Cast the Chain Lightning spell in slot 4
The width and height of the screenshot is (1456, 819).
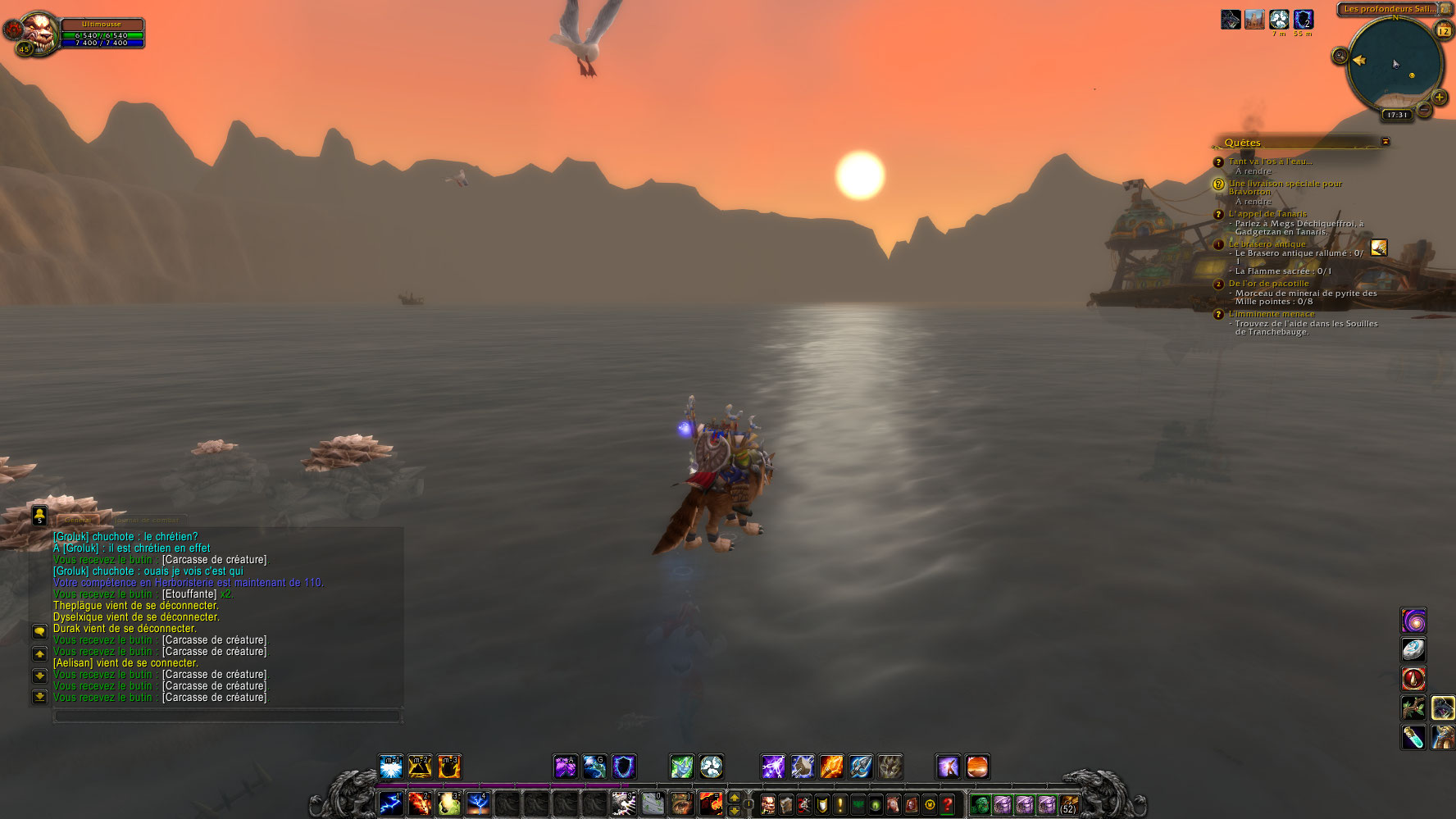tap(478, 803)
